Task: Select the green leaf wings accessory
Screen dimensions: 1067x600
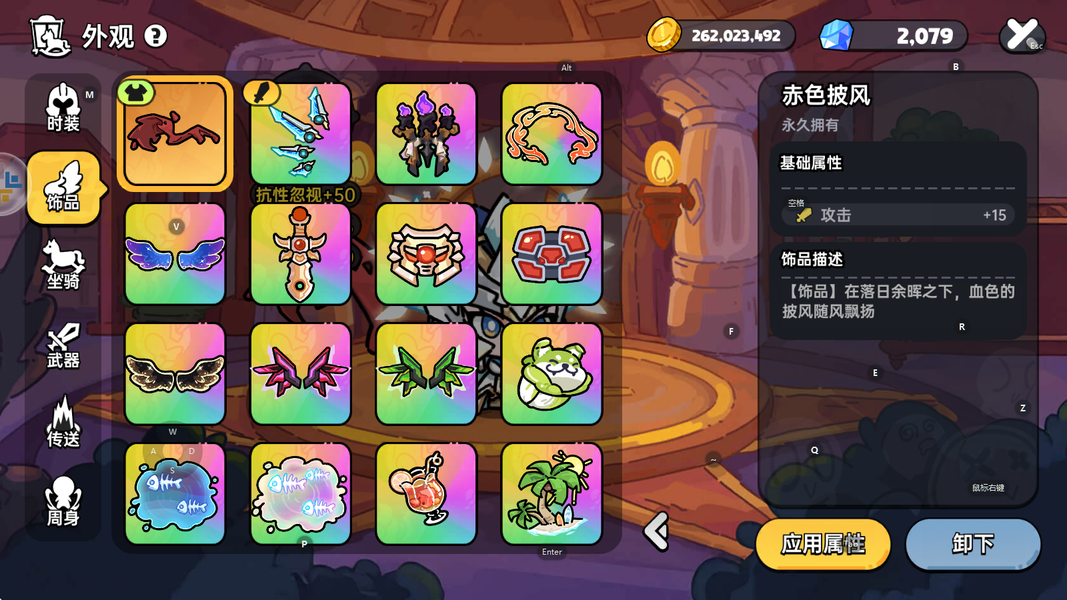Action: click(426, 374)
